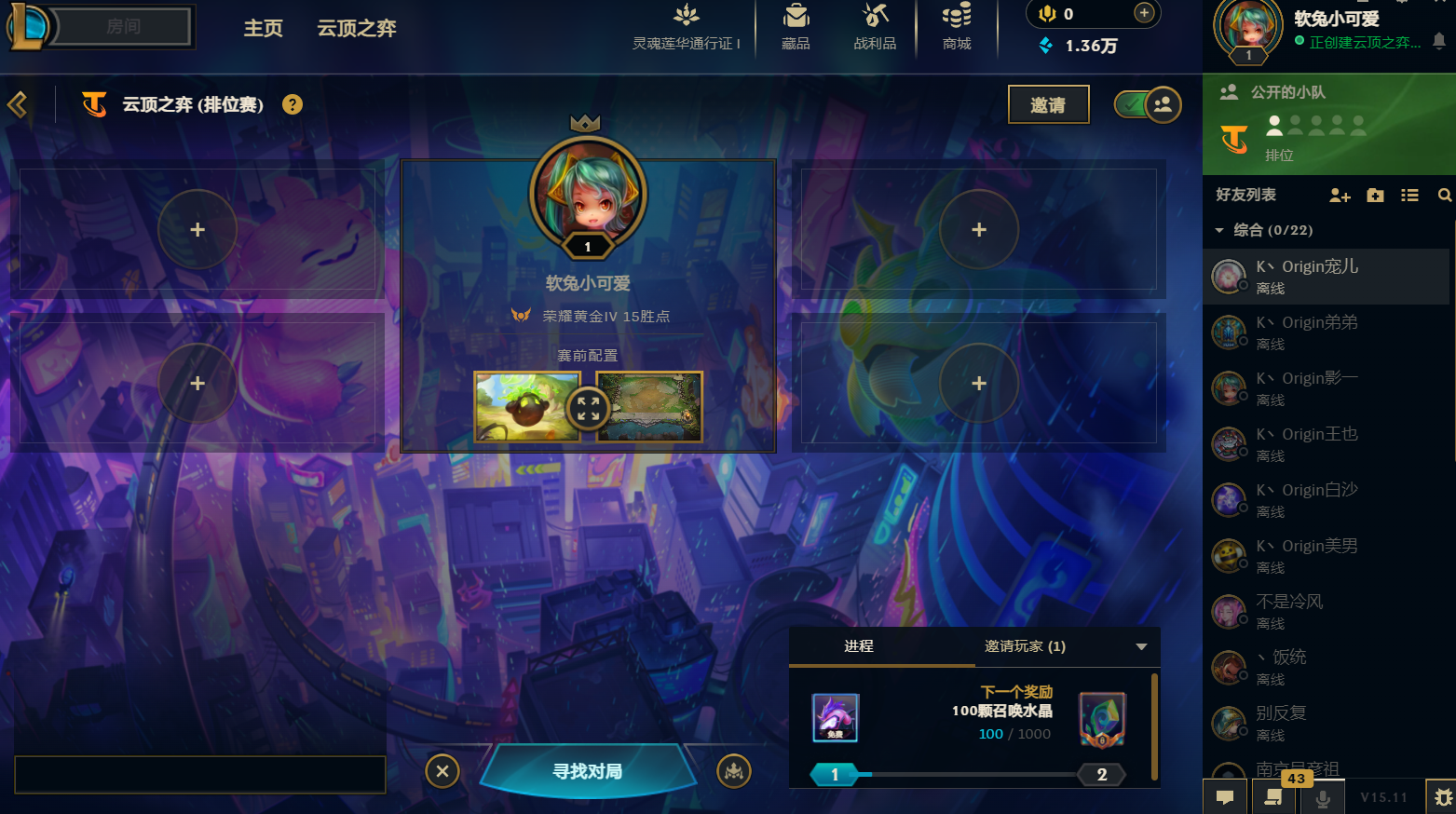Click the back chevron at top left

(16, 104)
